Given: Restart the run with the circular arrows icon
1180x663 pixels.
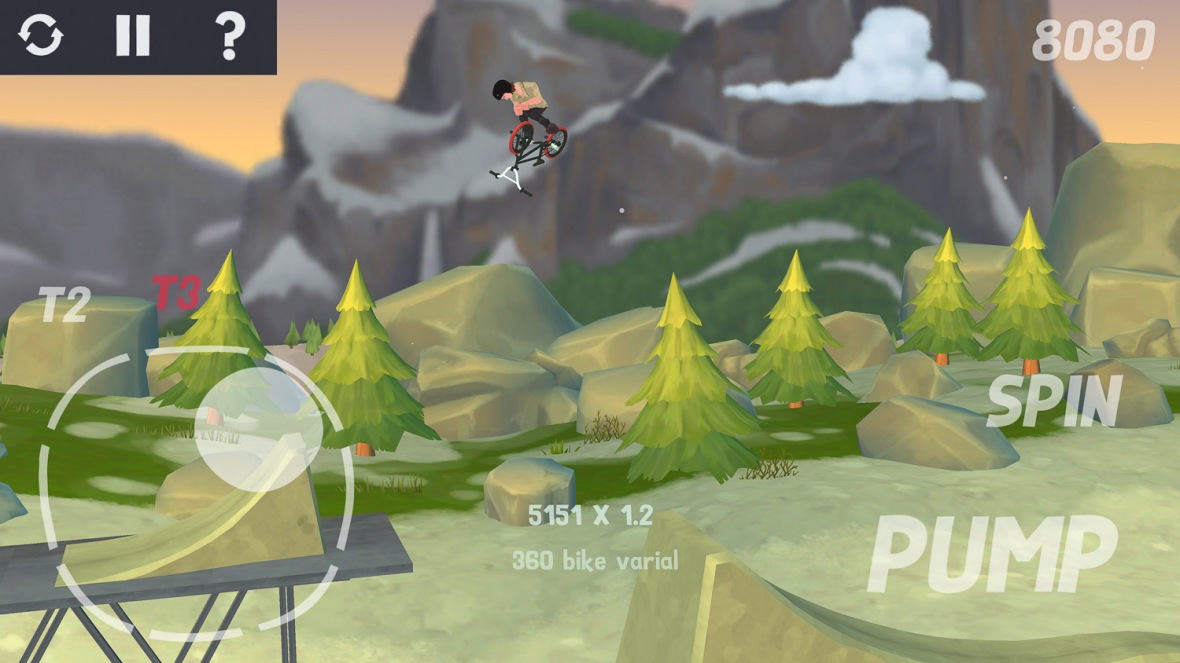Looking at the screenshot, I should pyautogui.click(x=41, y=36).
